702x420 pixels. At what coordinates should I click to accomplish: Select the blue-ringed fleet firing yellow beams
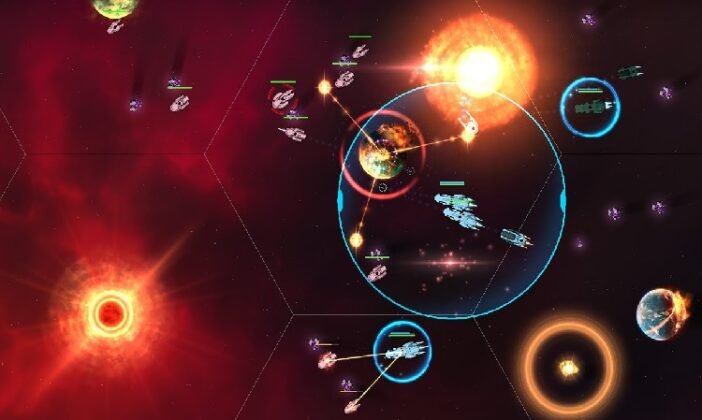coord(402,350)
